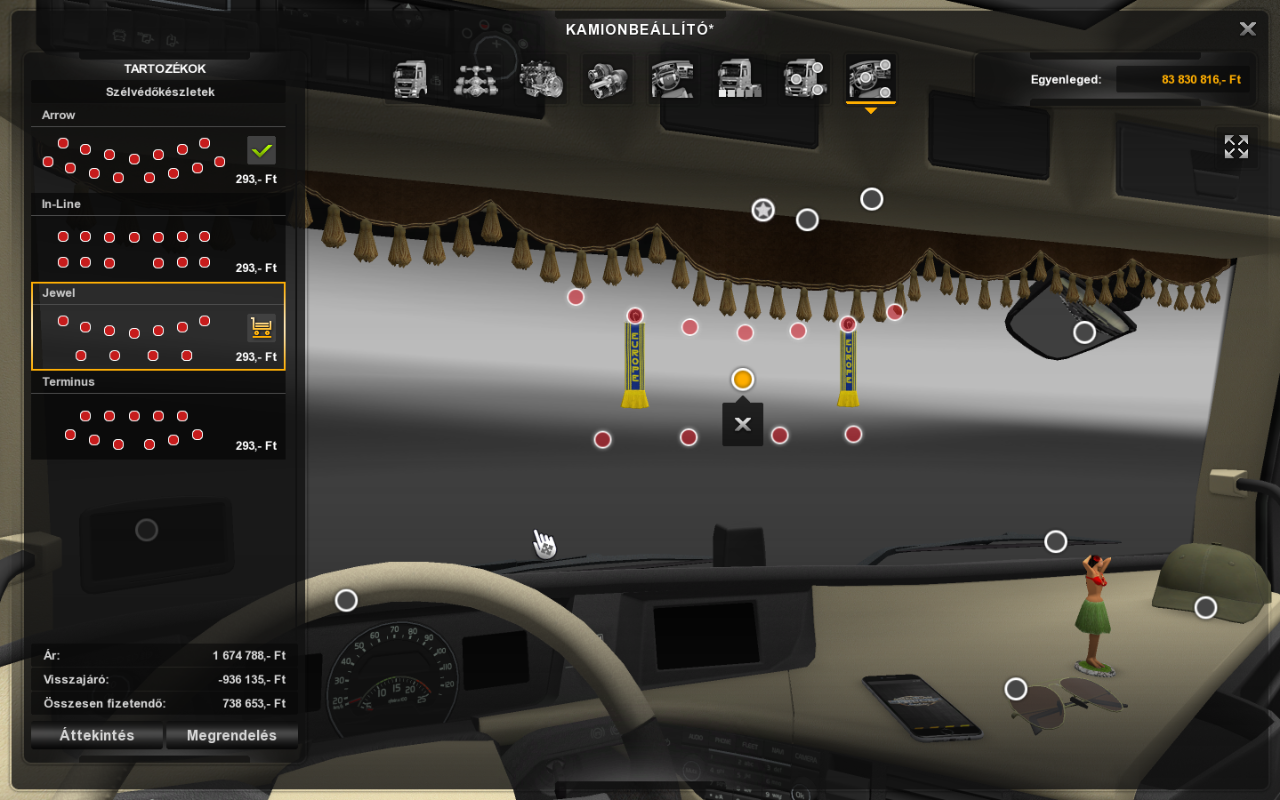
Task: Select the transmission category
Action: (x=606, y=79)
